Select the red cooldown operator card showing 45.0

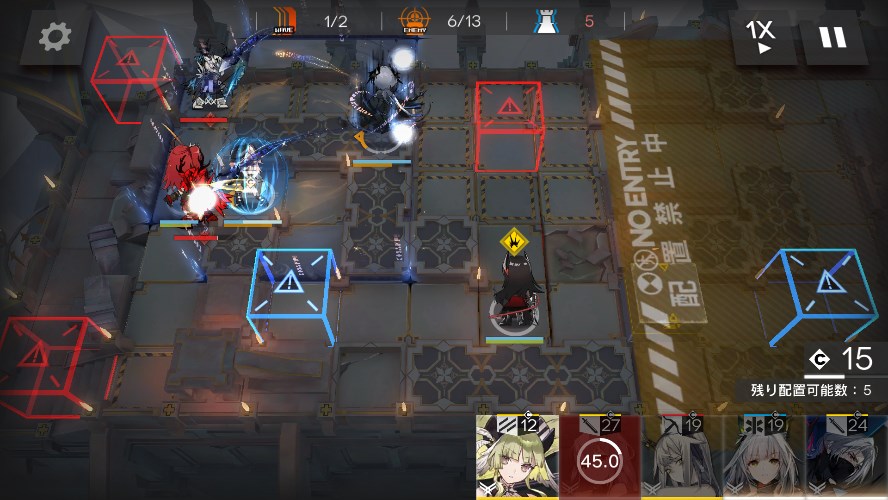point(599,458)
